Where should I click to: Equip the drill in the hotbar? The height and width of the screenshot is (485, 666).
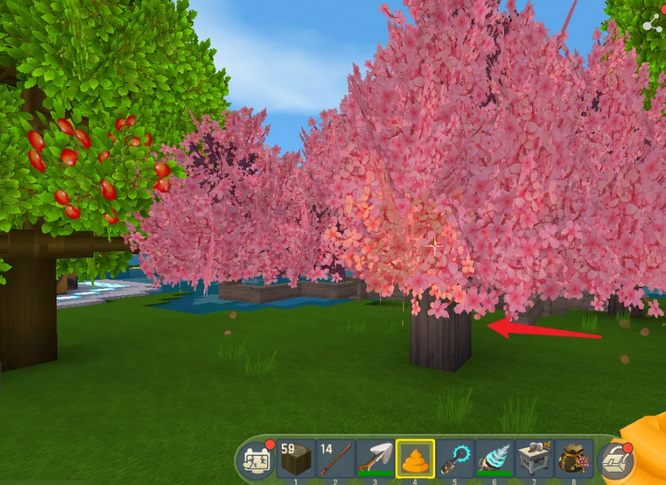(494, 459)
